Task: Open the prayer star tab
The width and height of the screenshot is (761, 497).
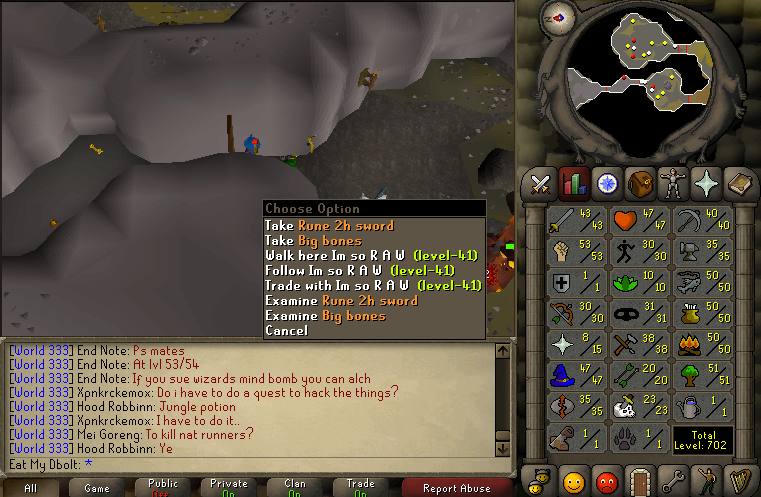Action: pyautogui.click(x=706, y=183)
